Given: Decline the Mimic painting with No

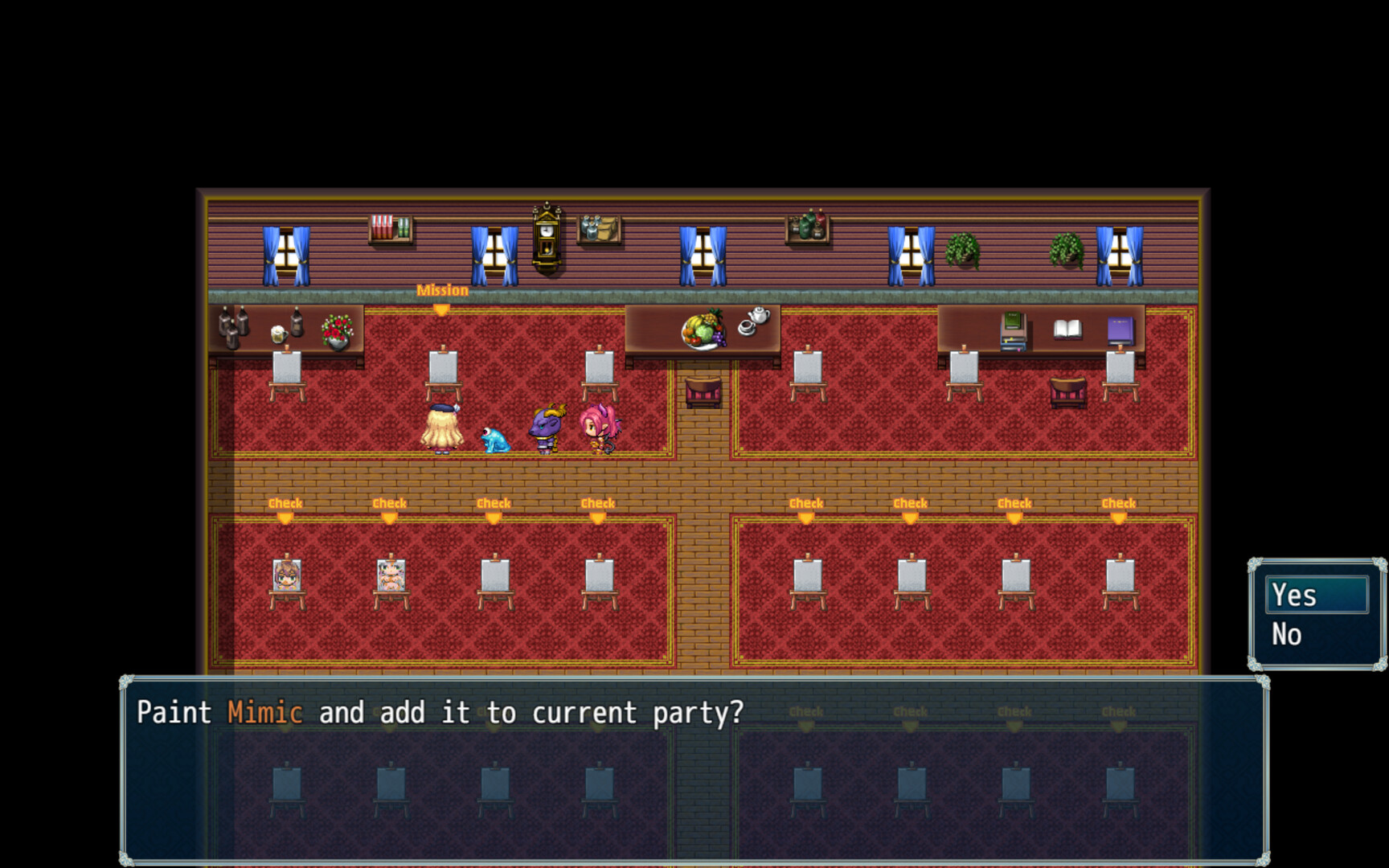Looking at the screenshot, I should (x=1287, y=633).
